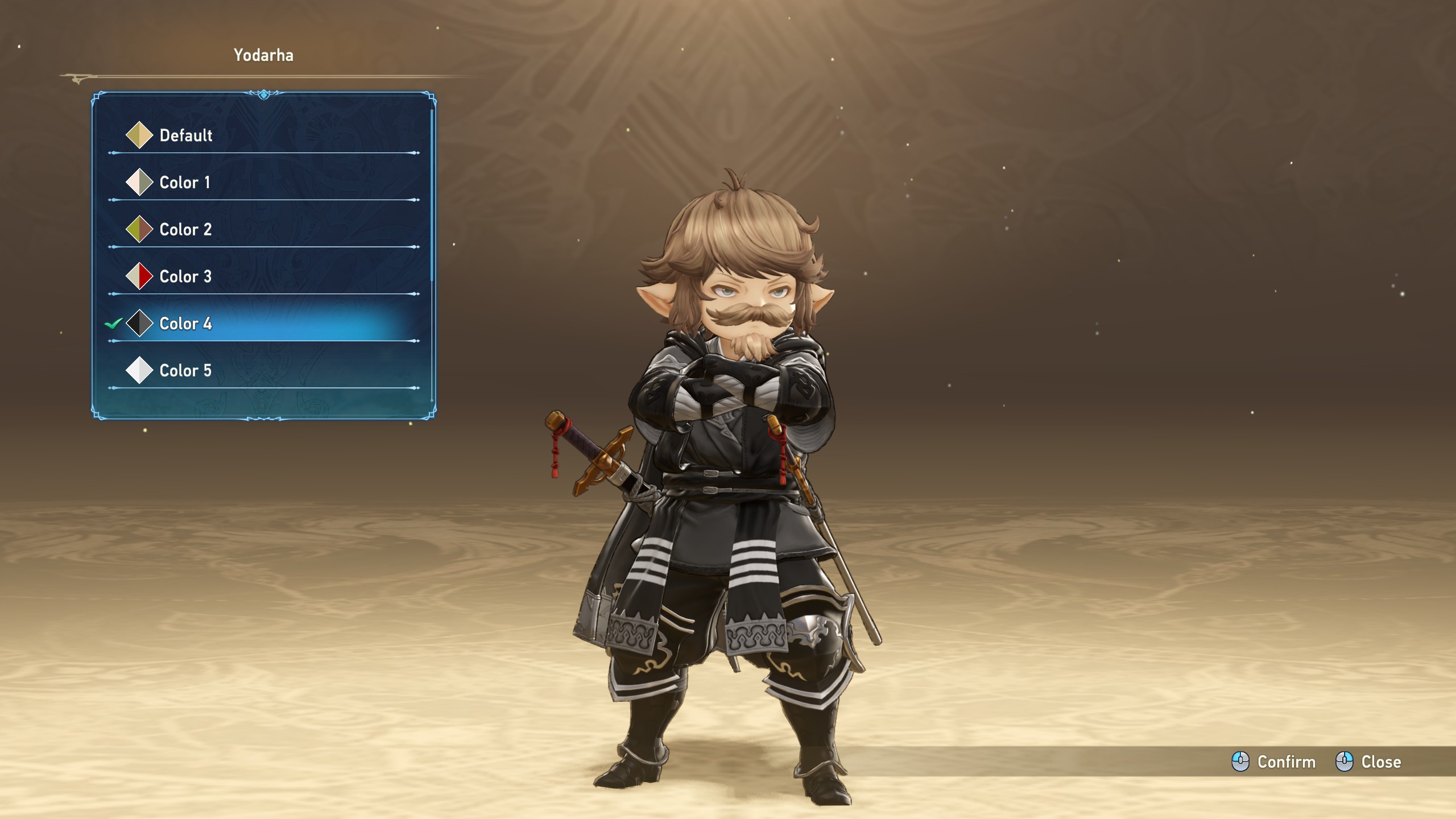This screenshot has width=1456, height=819.
Task: Select the Default color scheme
Action: click(185, 135)
